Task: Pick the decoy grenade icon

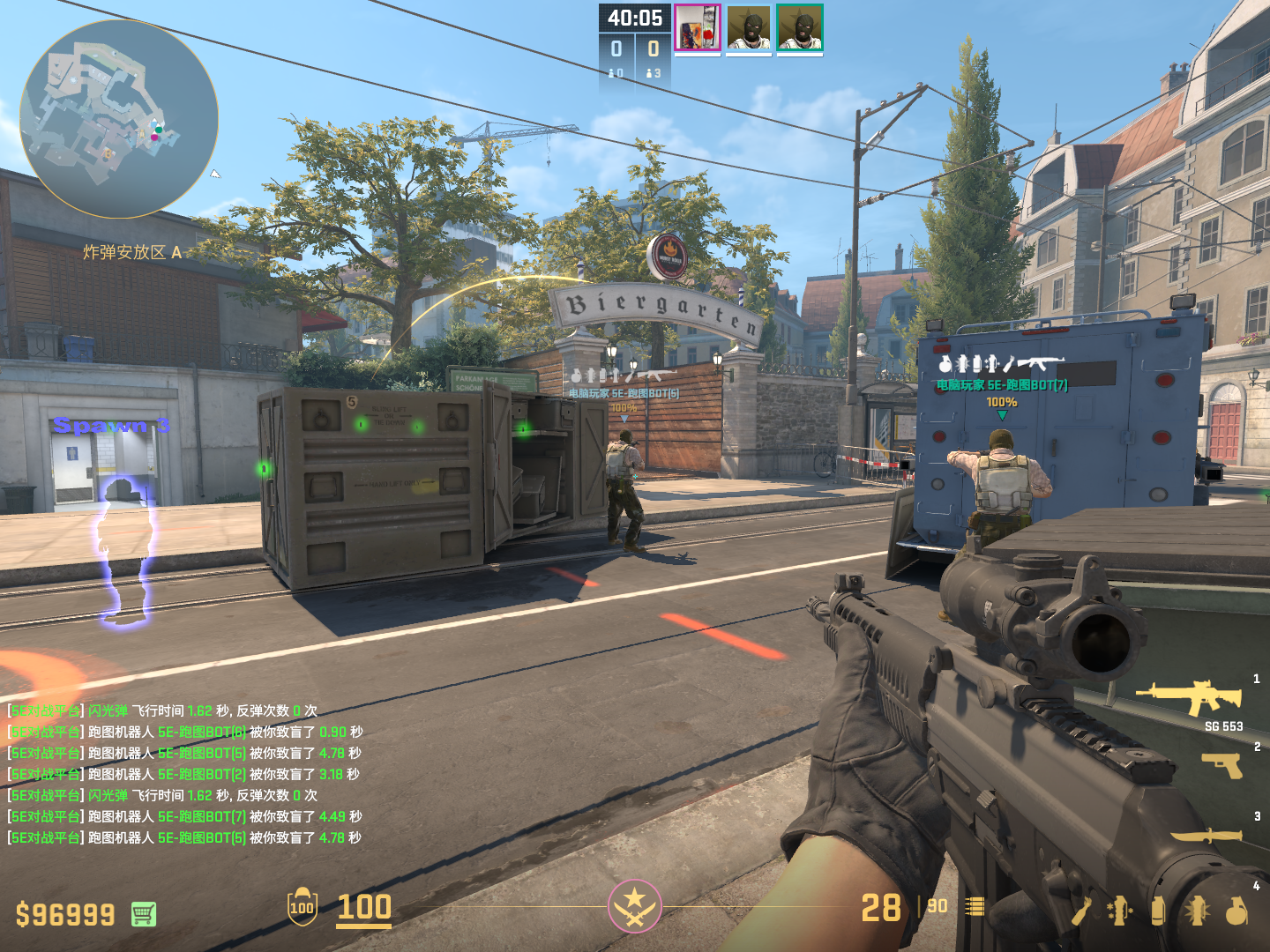Action: [x=1119, y=911]
